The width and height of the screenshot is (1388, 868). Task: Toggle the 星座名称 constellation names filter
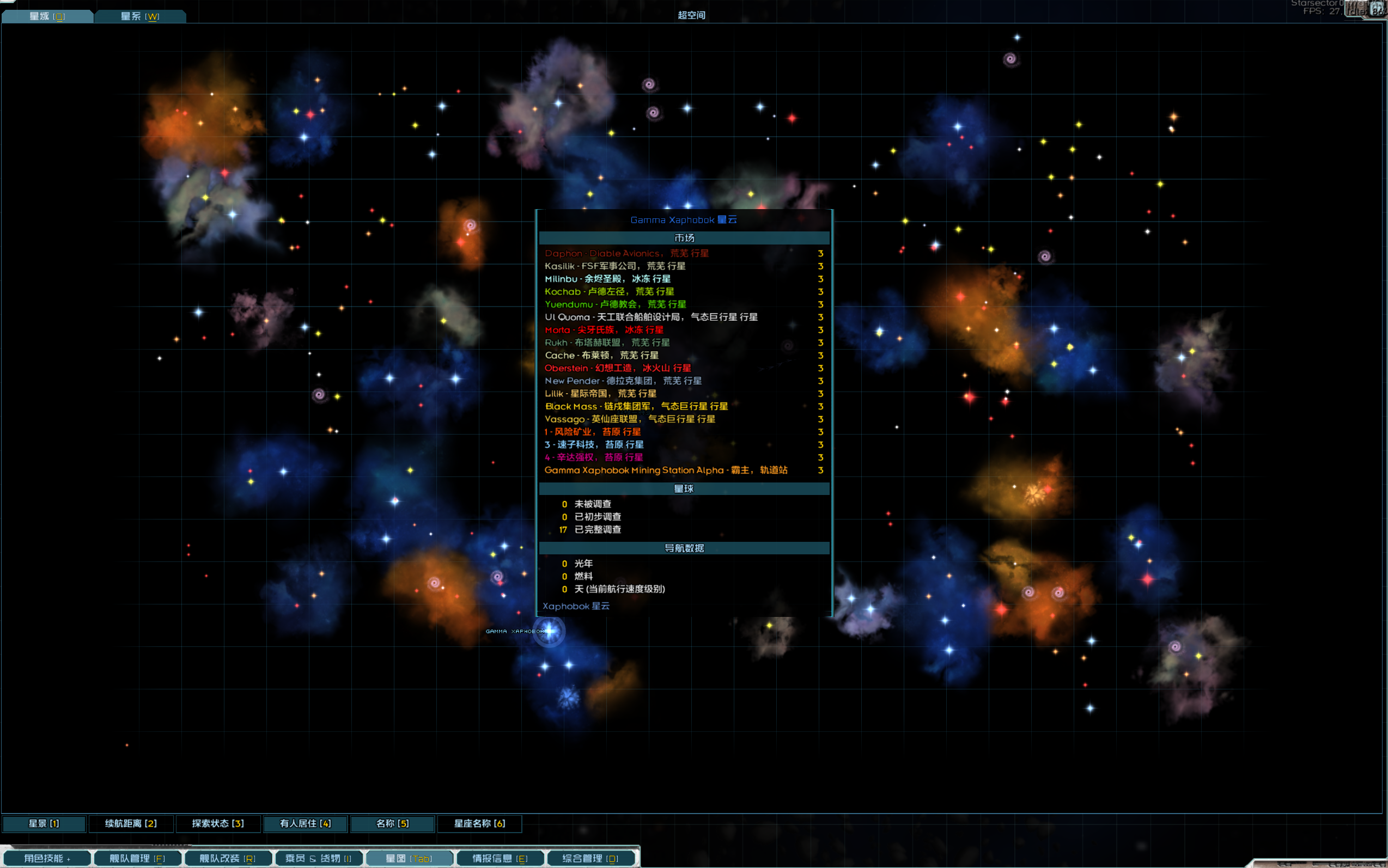(479, 823)
